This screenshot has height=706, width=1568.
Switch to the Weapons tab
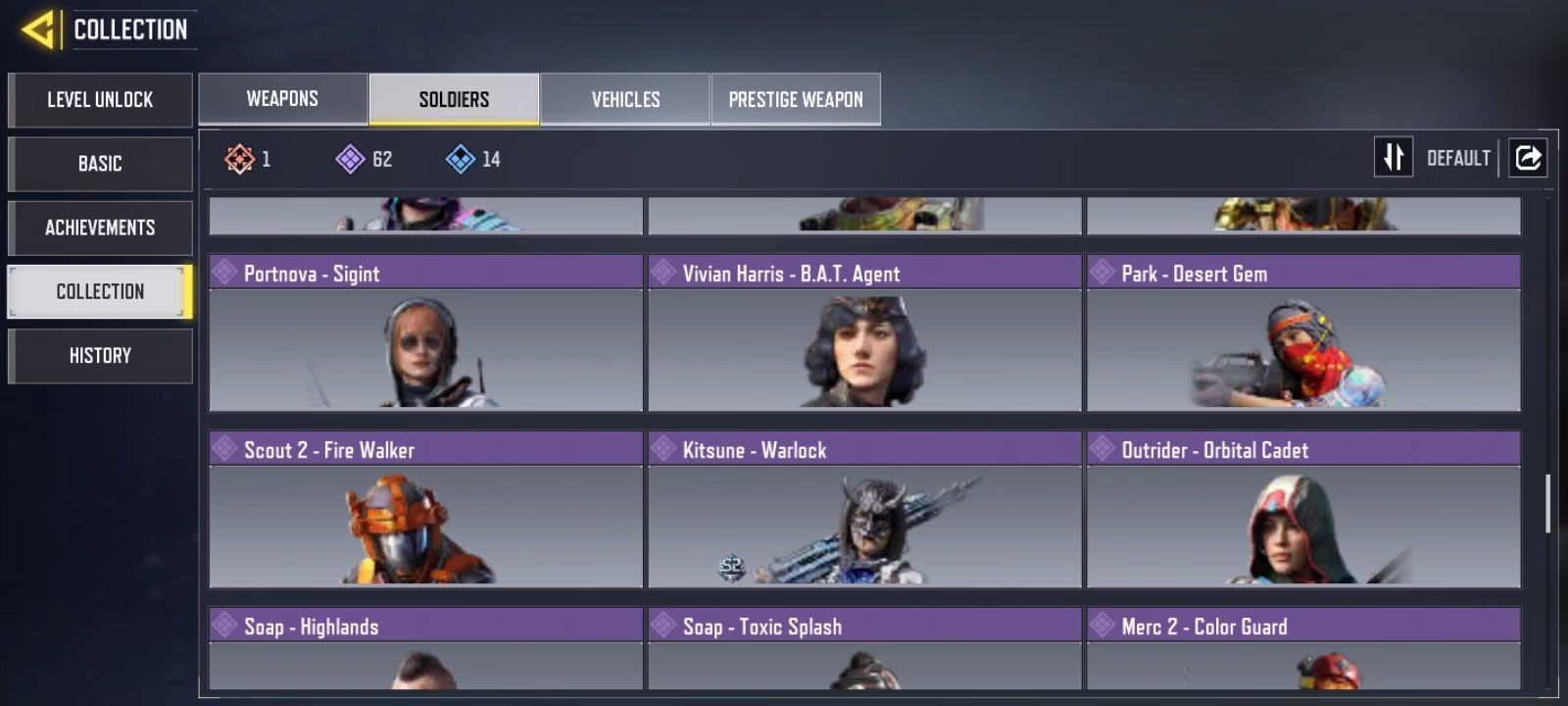[x=282, y=99]
